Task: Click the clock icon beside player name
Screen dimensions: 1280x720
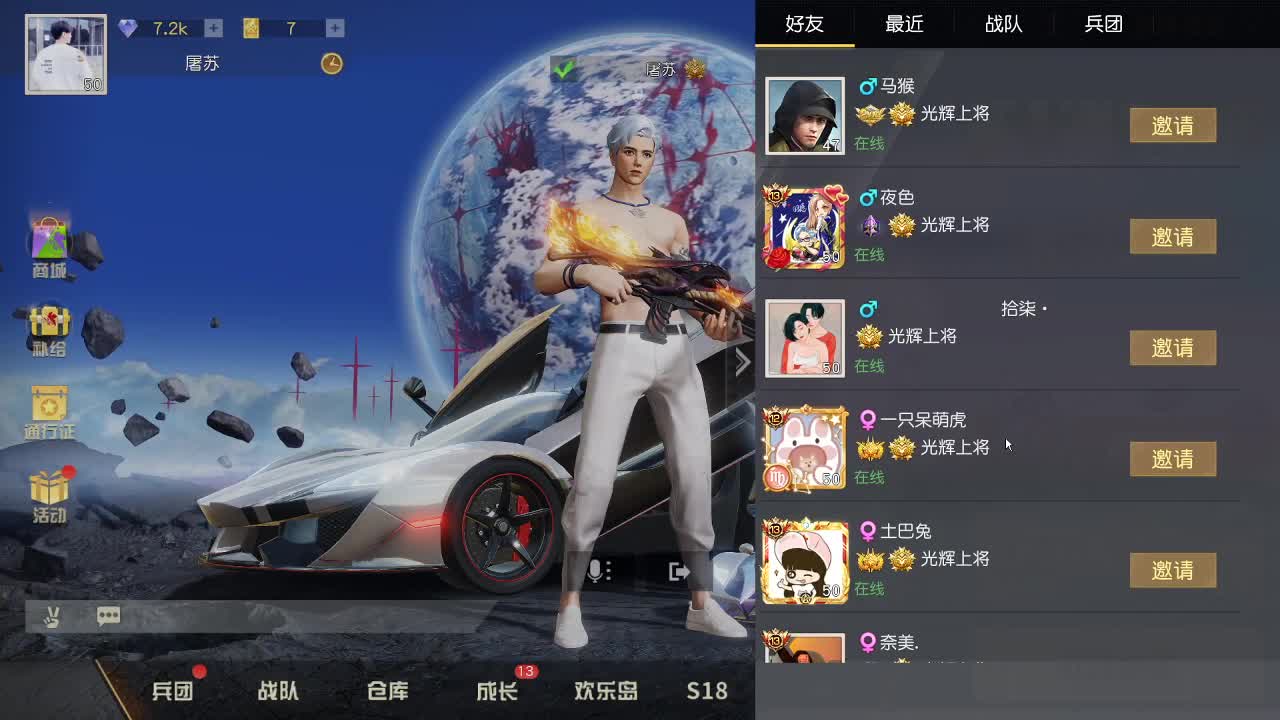Action: click(x=330, y=63)
